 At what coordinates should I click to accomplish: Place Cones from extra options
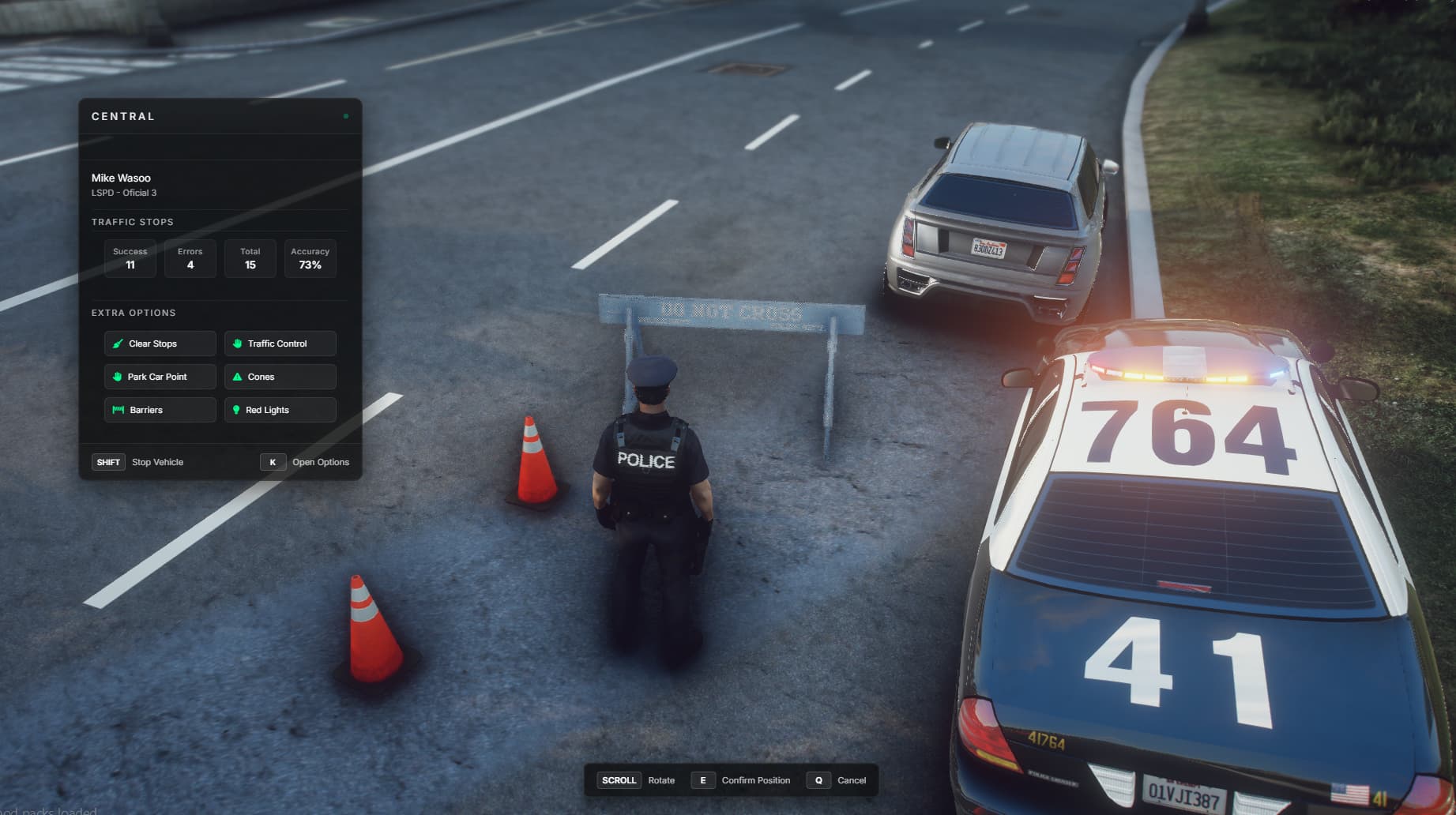pyautogui.click(x=280, y=377)
